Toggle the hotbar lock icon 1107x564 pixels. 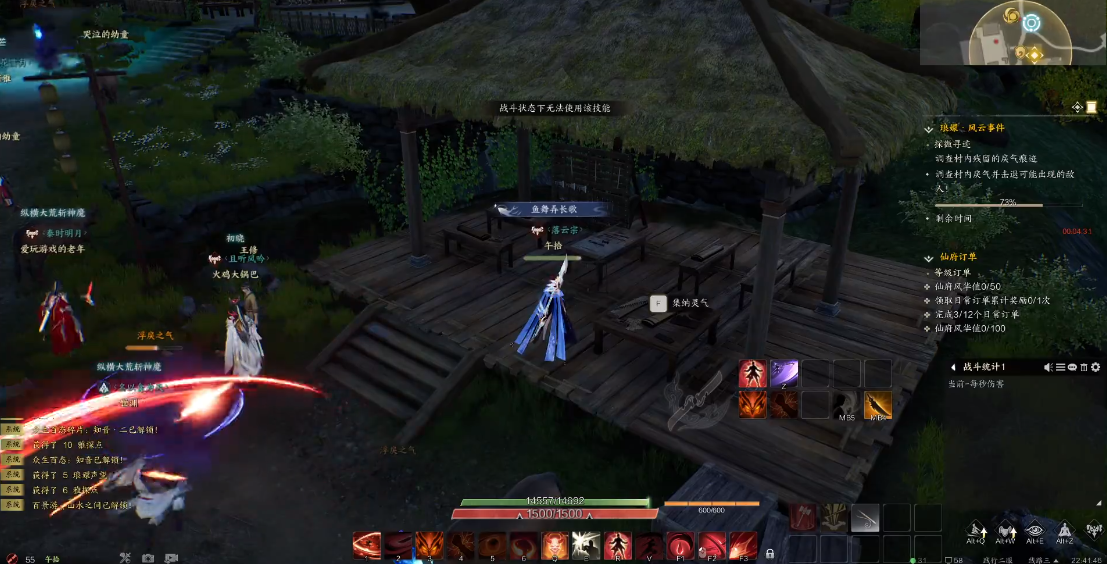(770, 552)
